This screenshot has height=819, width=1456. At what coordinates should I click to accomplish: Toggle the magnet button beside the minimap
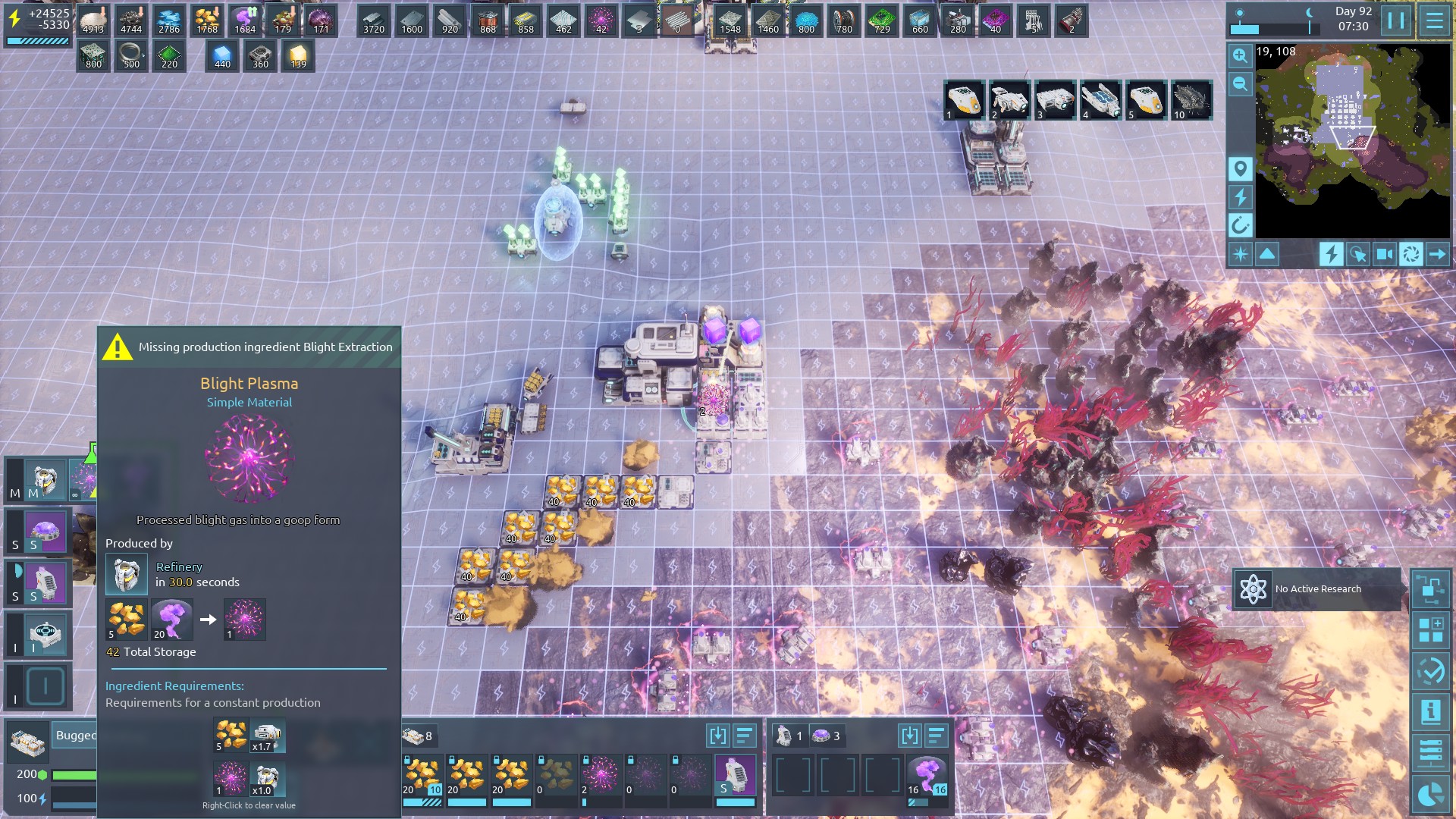tap(1240, 224)
